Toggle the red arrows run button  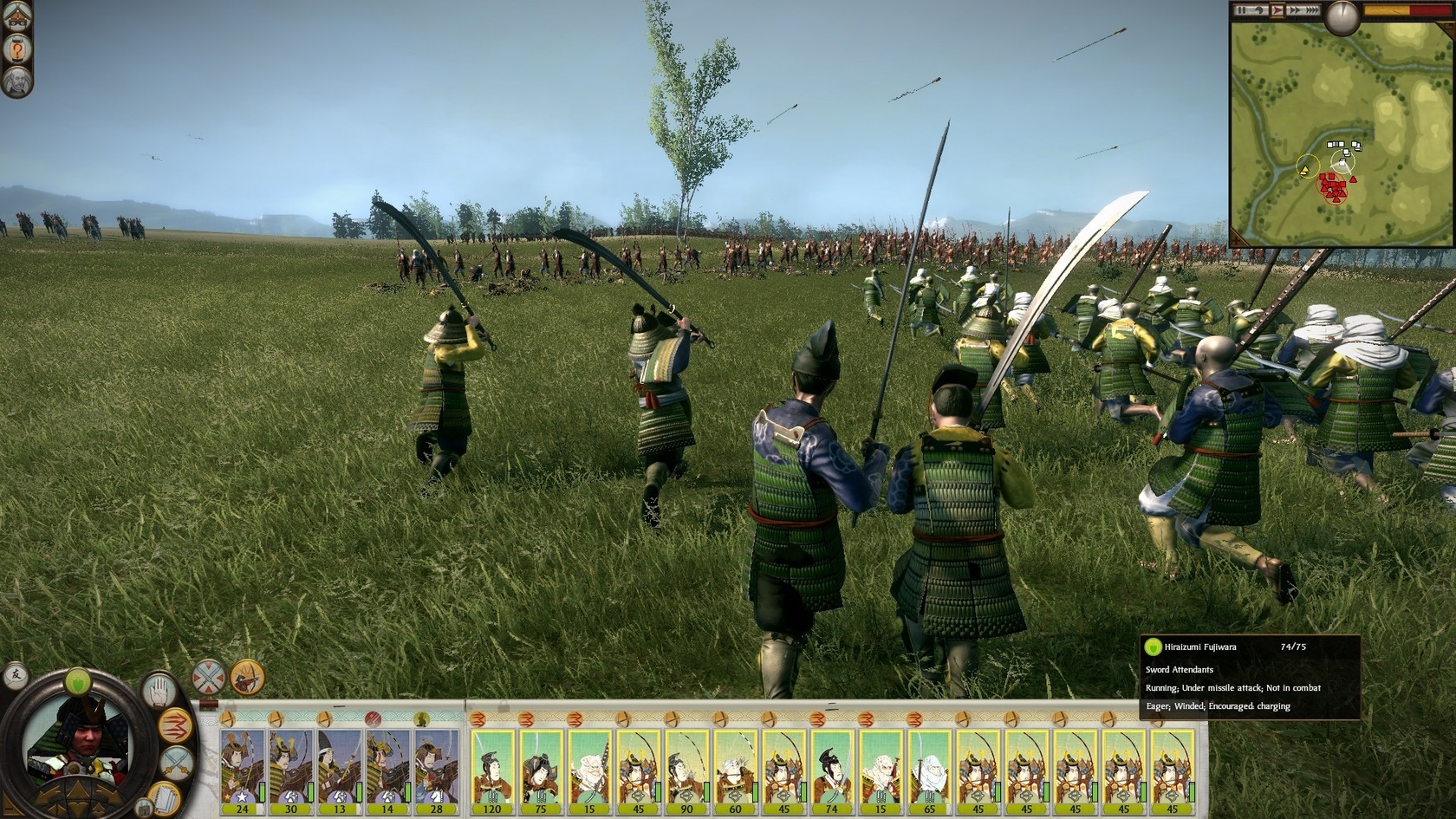(176, 725)
